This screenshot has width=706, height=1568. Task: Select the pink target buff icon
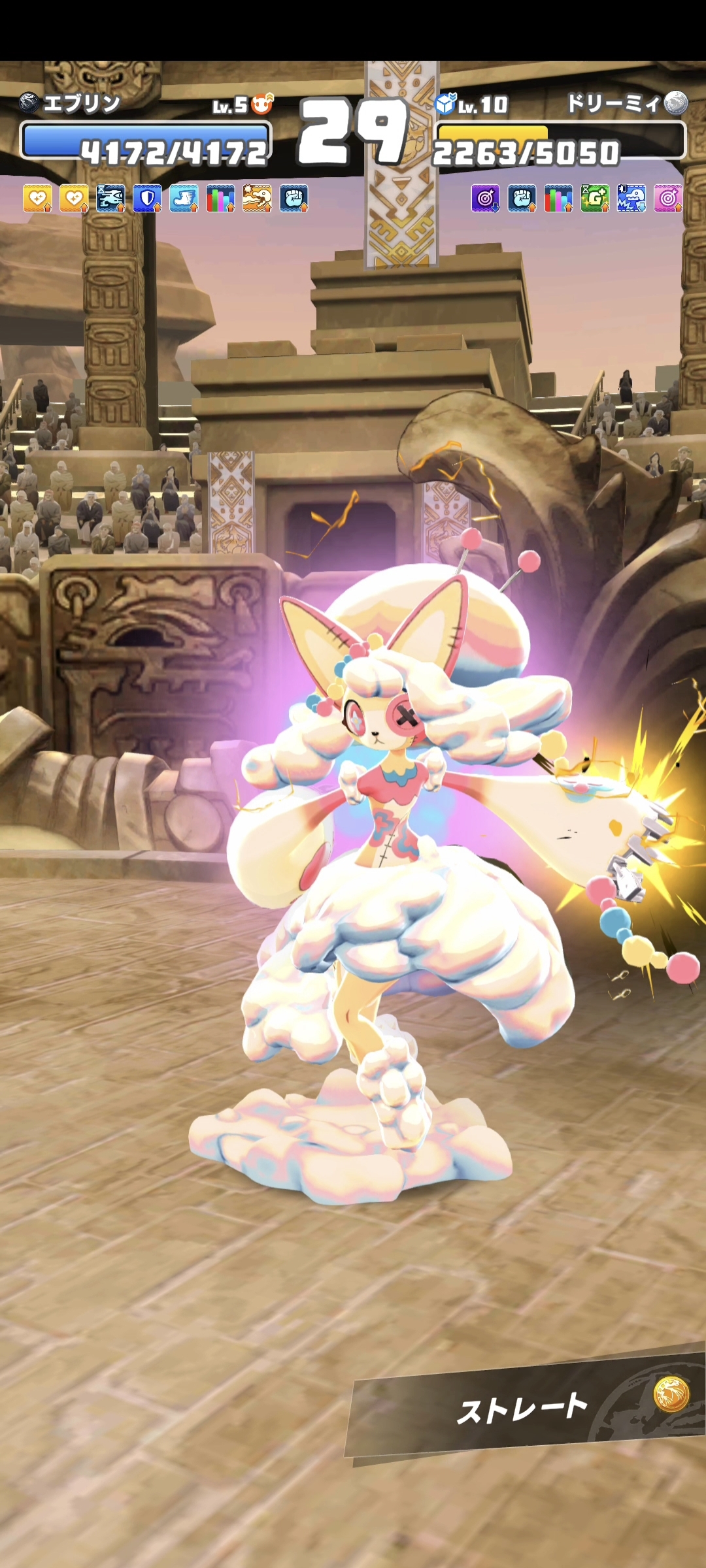668,198
